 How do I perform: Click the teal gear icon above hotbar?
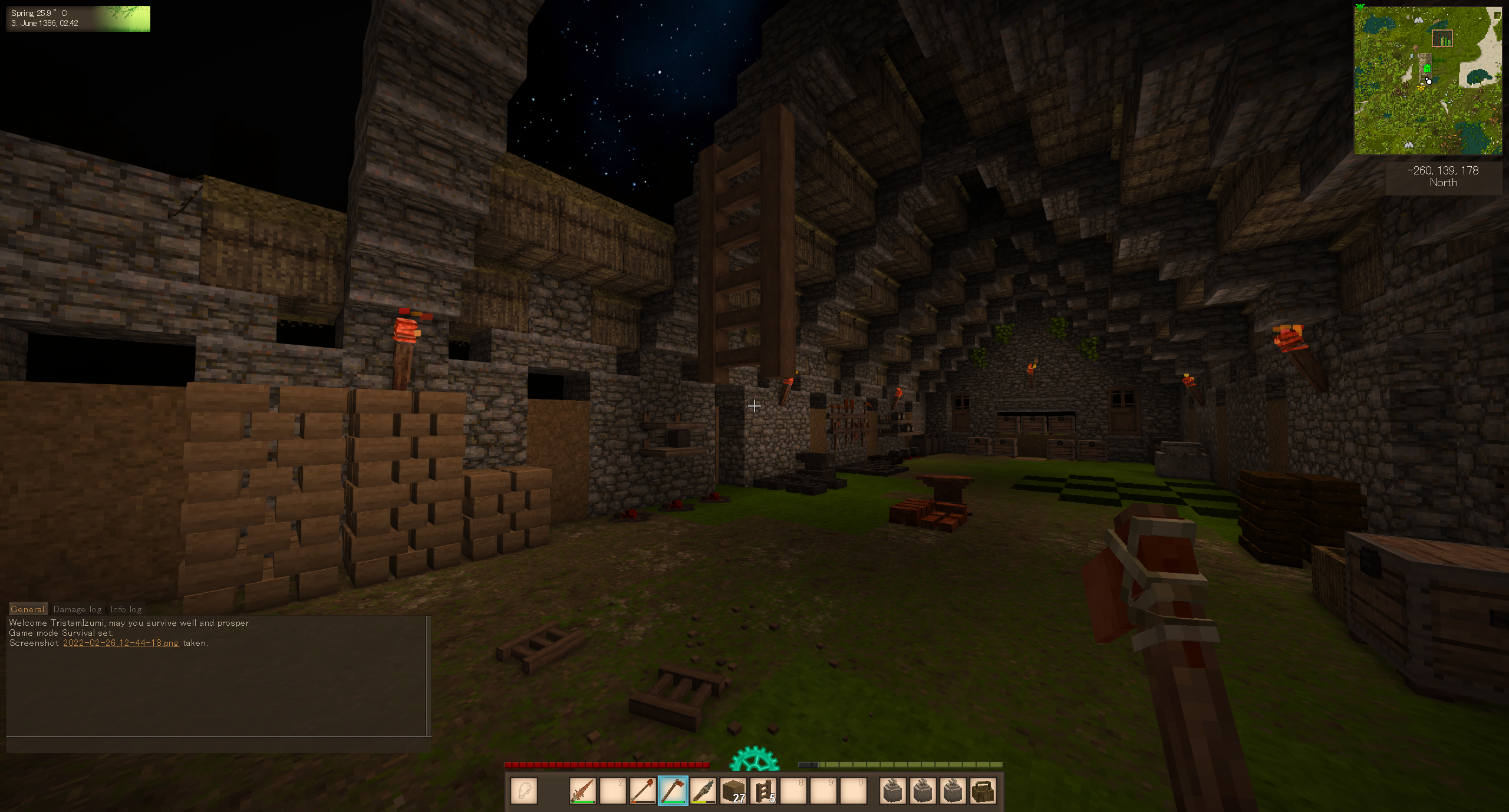(x=754, y=760)
